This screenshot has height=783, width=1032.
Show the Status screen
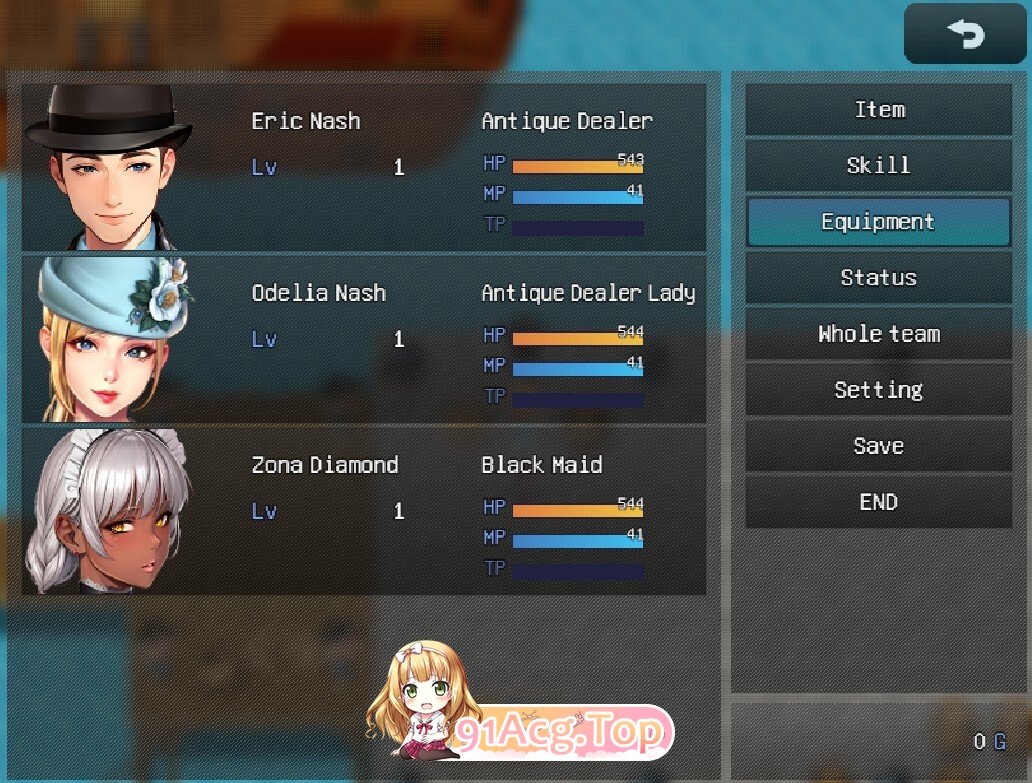878,278
